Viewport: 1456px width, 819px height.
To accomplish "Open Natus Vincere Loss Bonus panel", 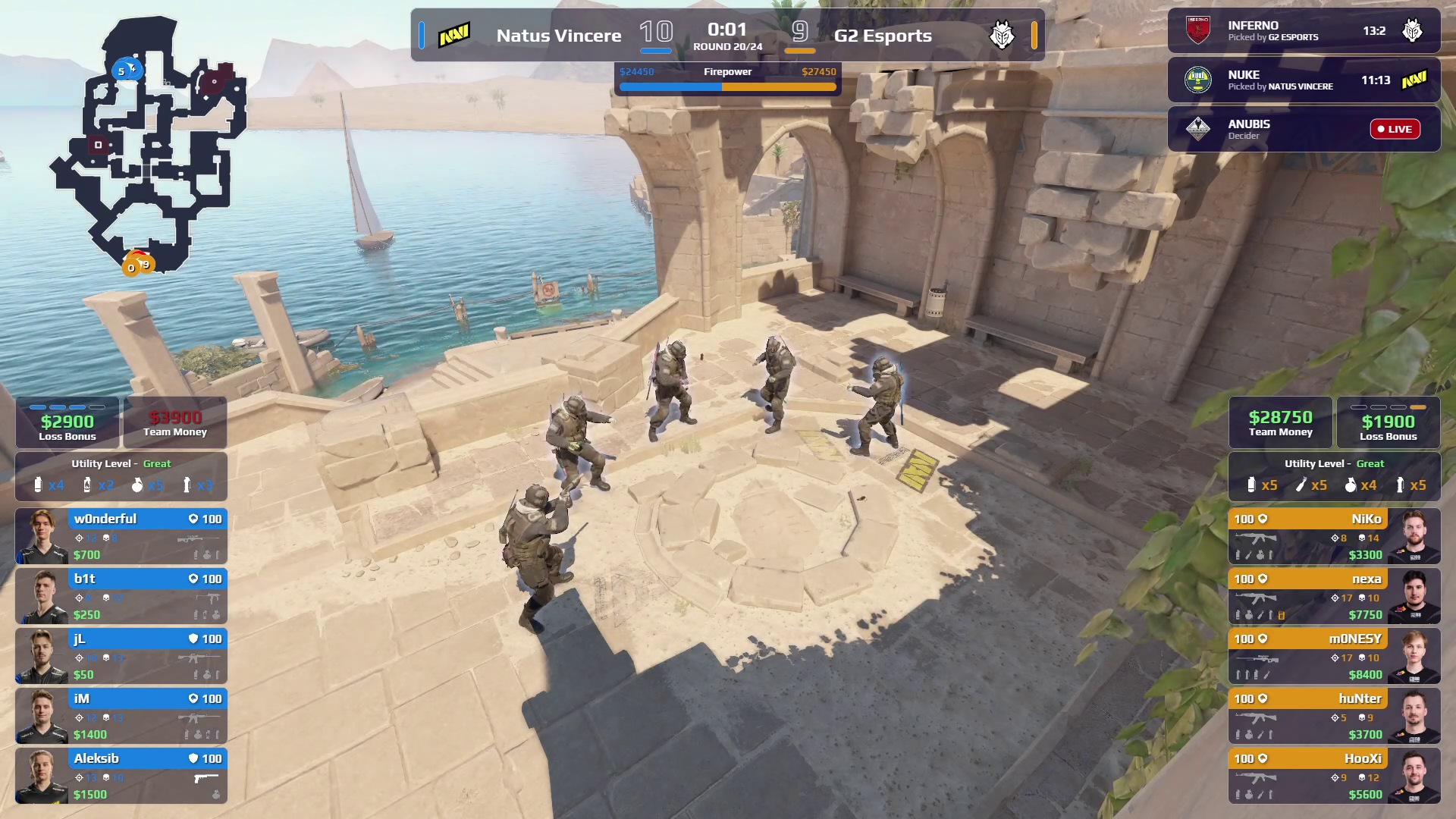I will 67,422.
